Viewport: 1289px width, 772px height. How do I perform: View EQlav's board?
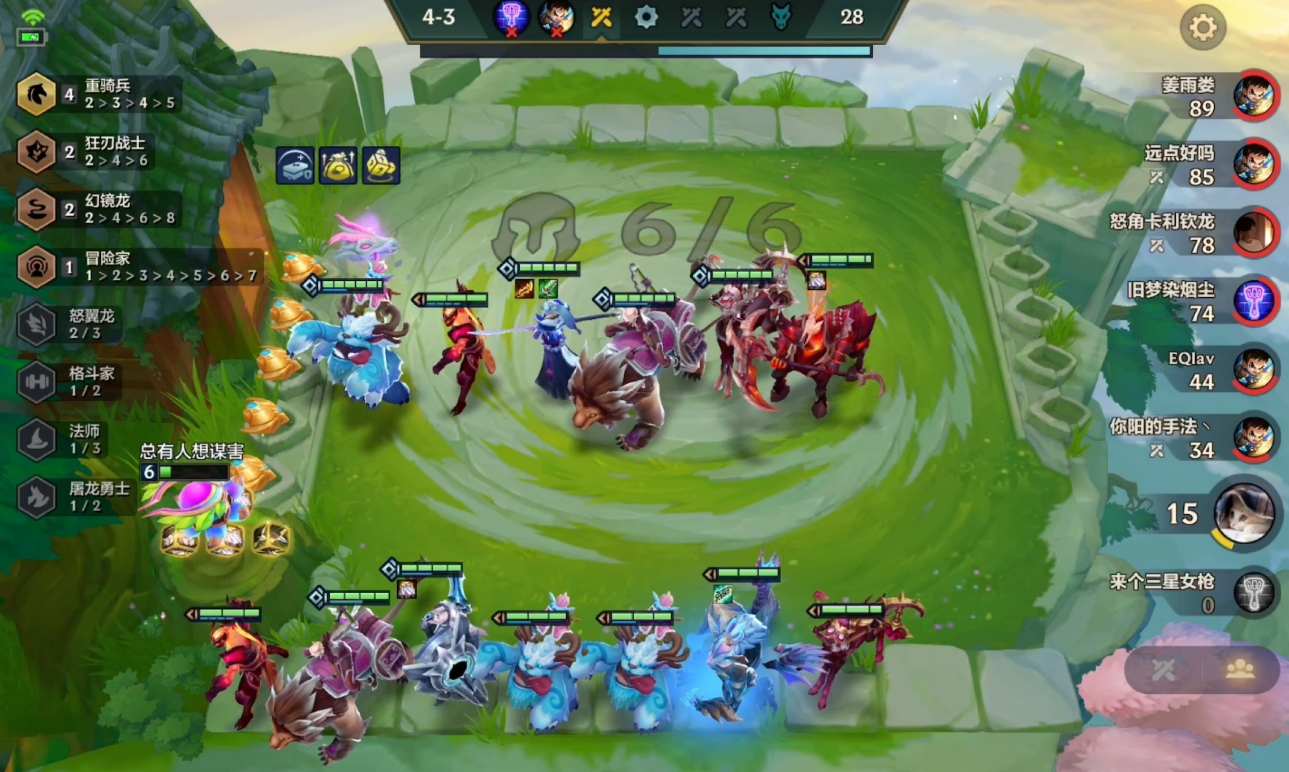(x=1254, y=369)
